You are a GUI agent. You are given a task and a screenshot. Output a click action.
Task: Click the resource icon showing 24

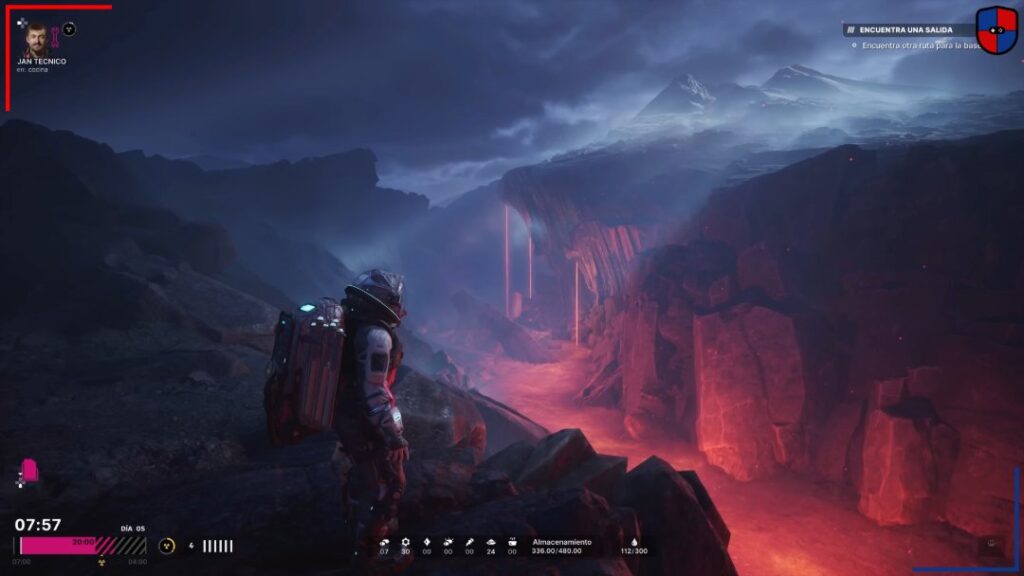pyautogui.click(x=490, y=542)
